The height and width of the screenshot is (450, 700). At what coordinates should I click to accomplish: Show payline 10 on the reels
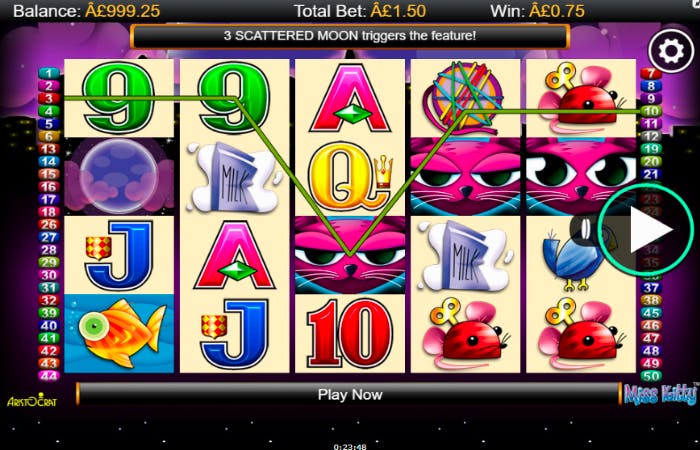[x=652, y=111]
